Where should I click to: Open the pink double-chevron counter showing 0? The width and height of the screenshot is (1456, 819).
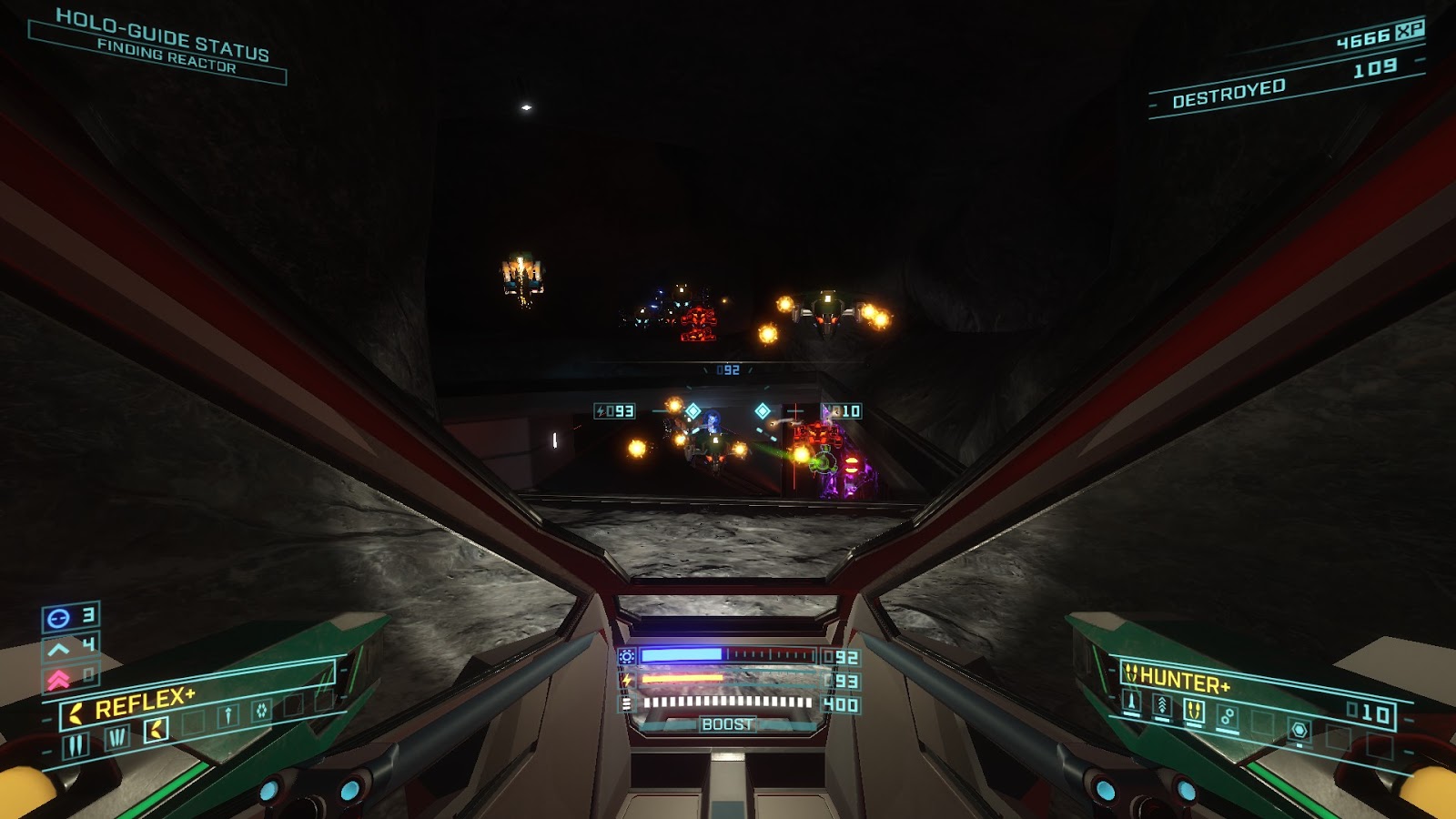58,677
